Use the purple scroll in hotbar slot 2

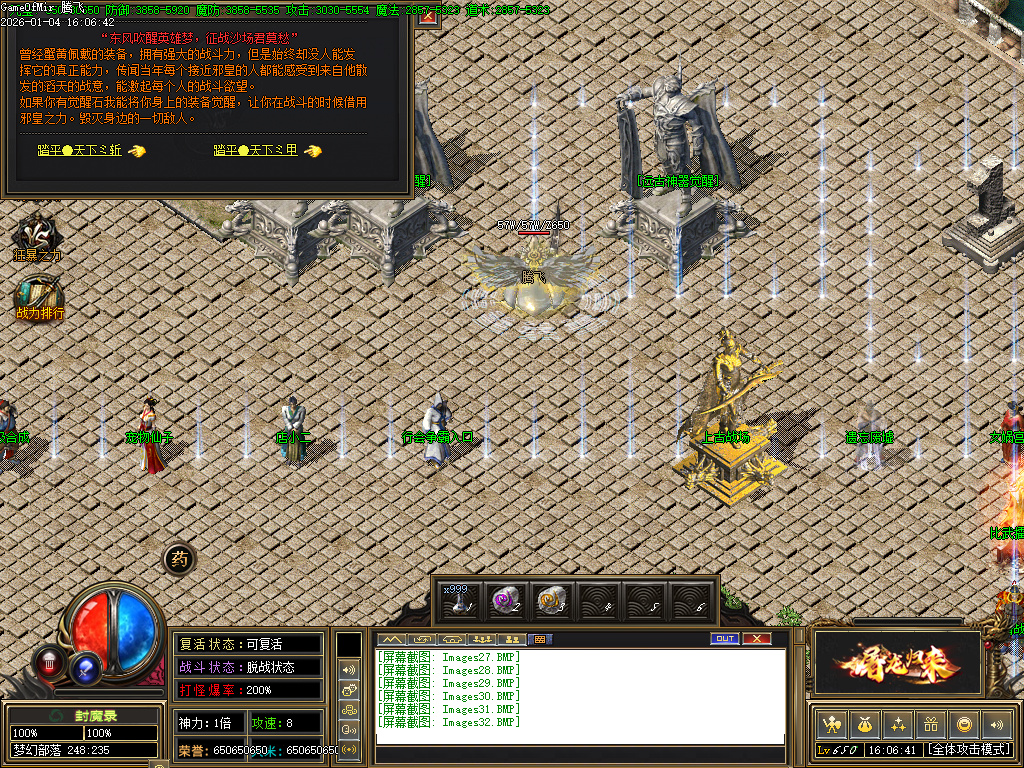coord(504,599)
